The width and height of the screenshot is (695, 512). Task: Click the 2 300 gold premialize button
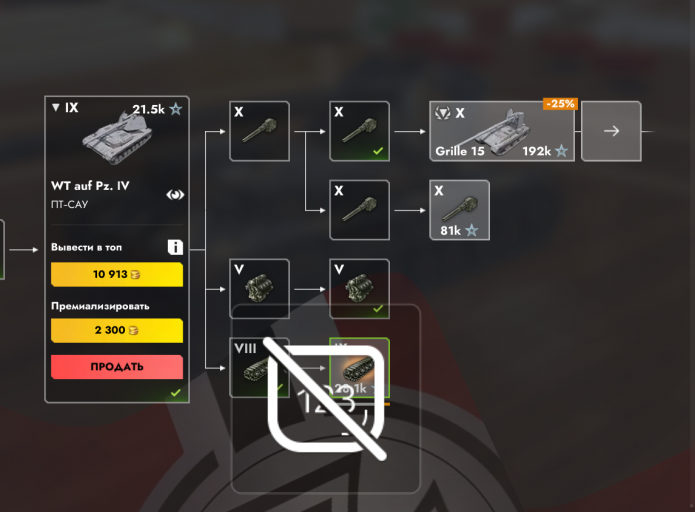117,330
